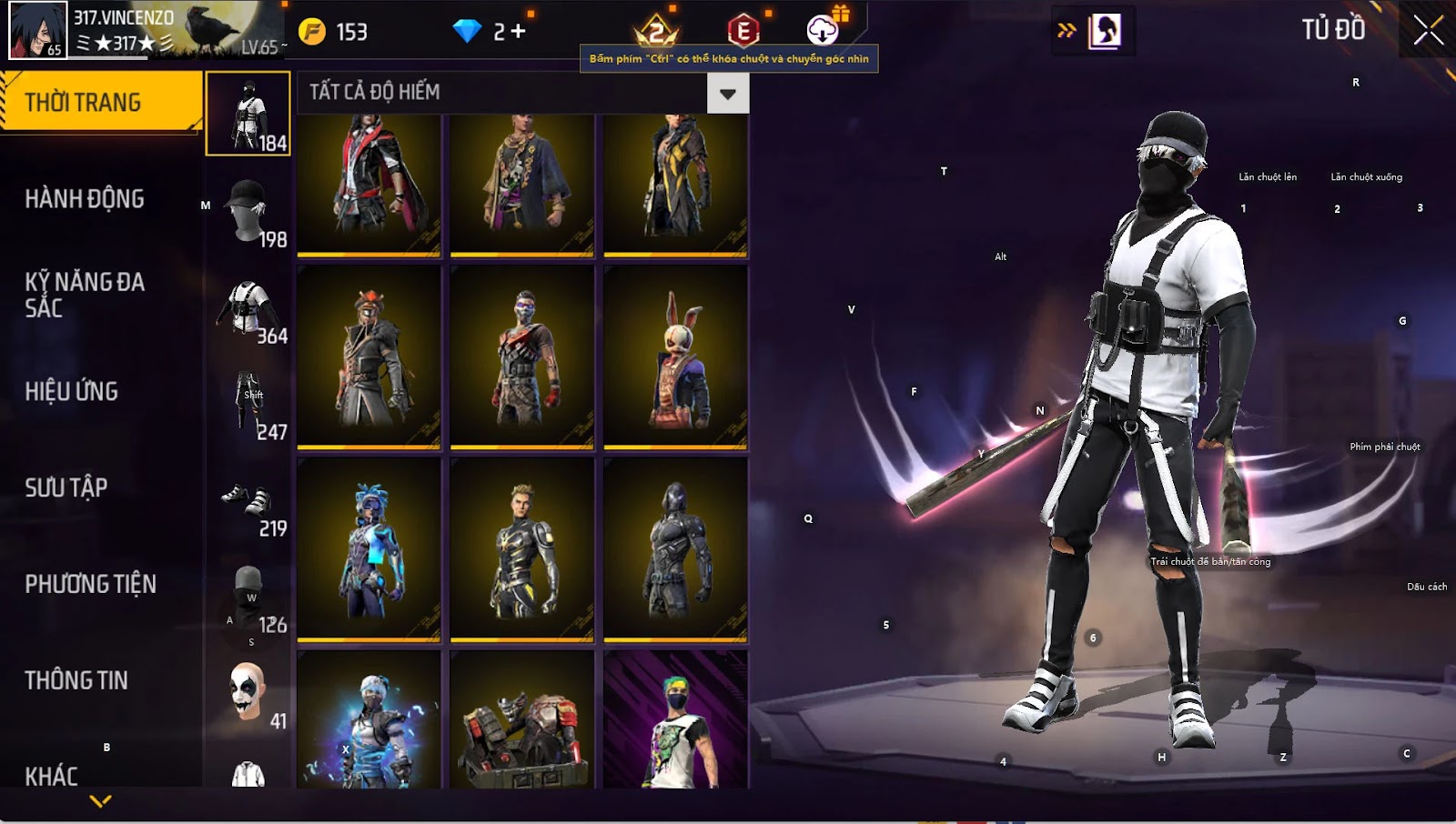Select the tops category showing 364

[248, 307]
